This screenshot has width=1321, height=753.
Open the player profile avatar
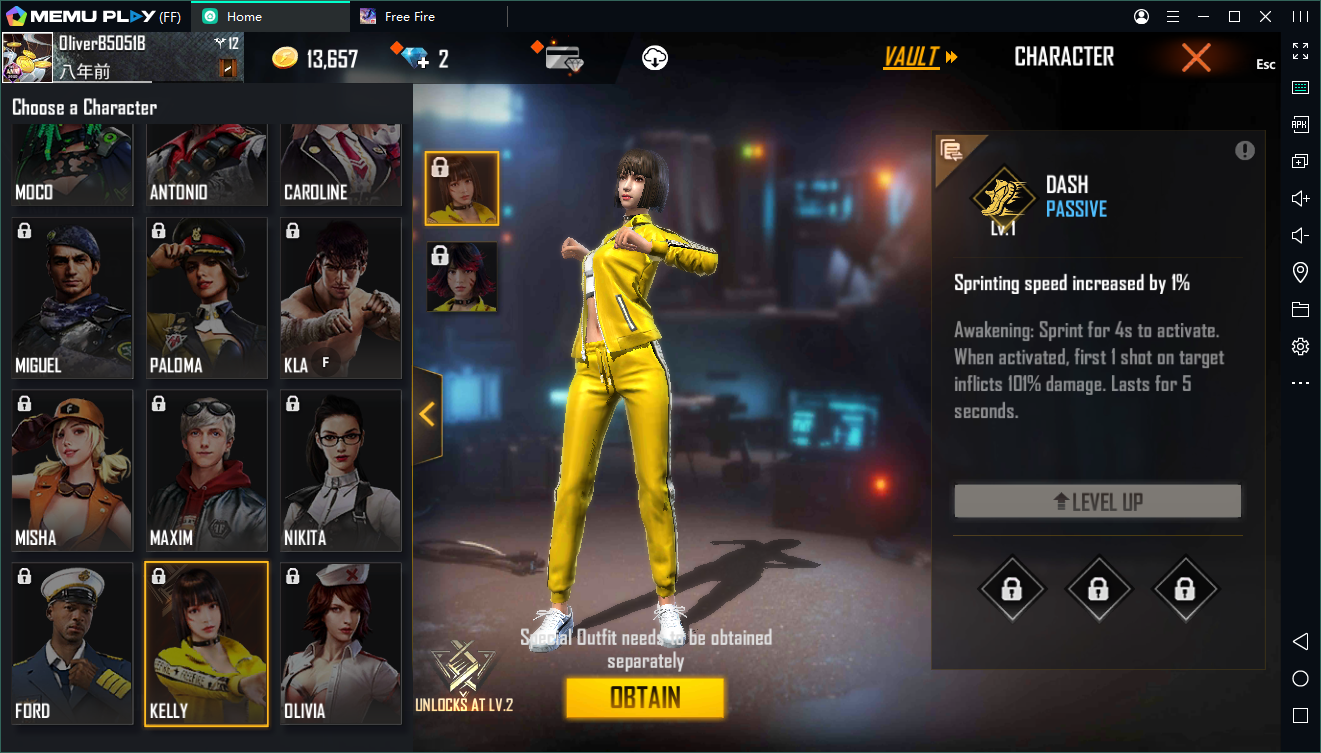[28, 58]
